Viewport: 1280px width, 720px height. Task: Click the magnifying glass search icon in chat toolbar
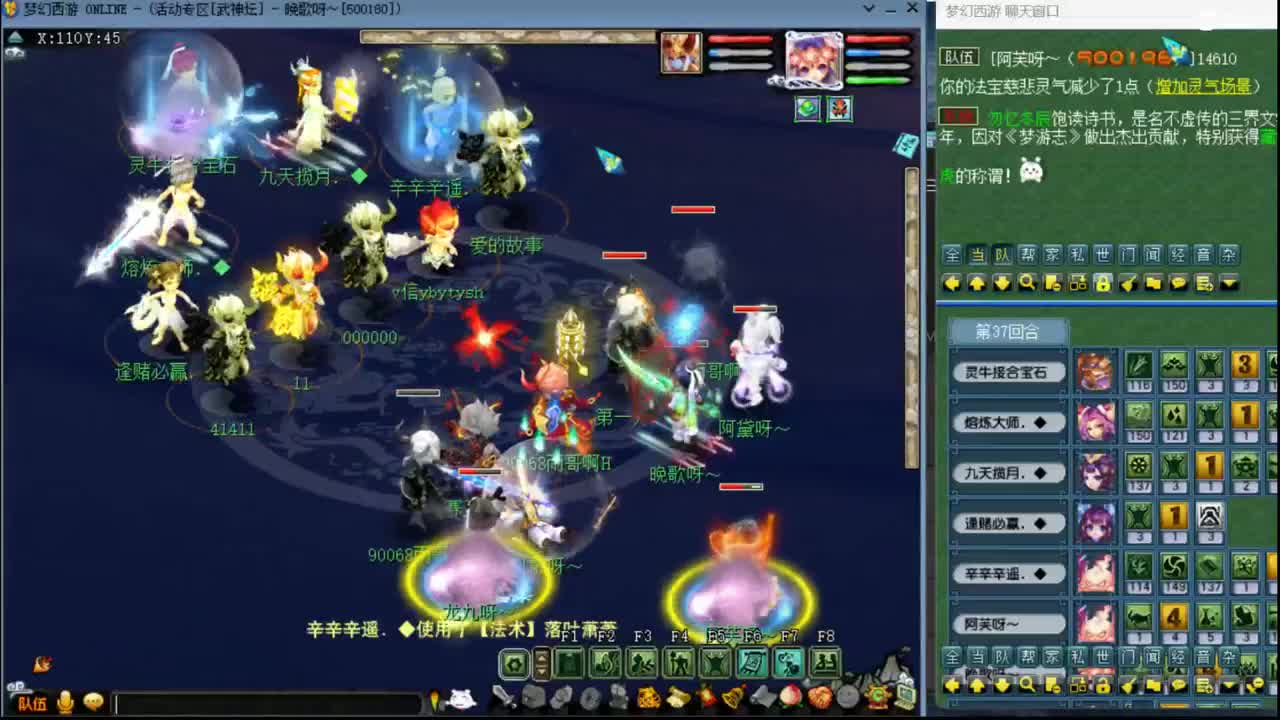pos(1028,282)
